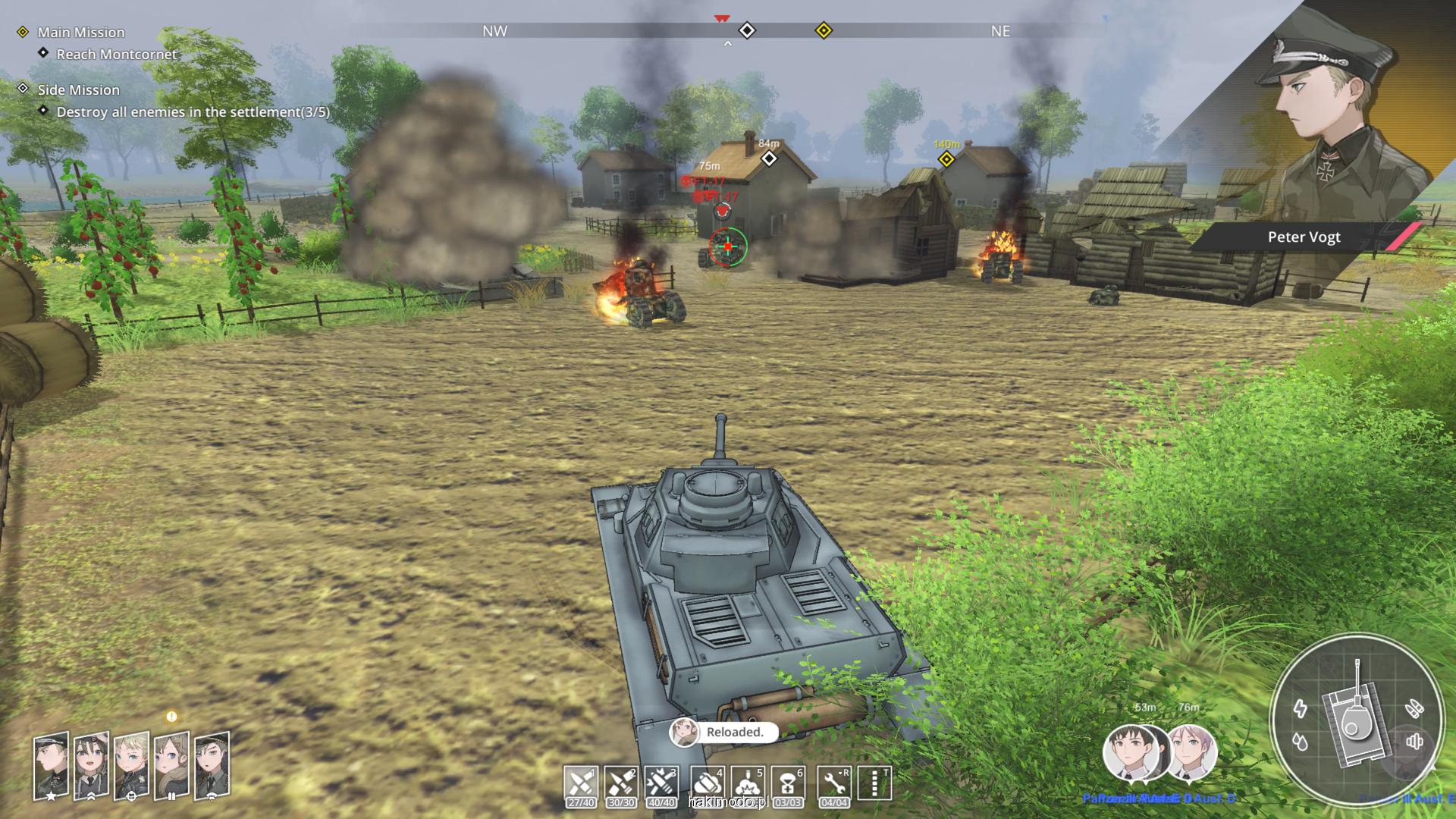Screen dimensions: 1456x819
Task: Open the circular tank status display
Action: point(1356,719)
